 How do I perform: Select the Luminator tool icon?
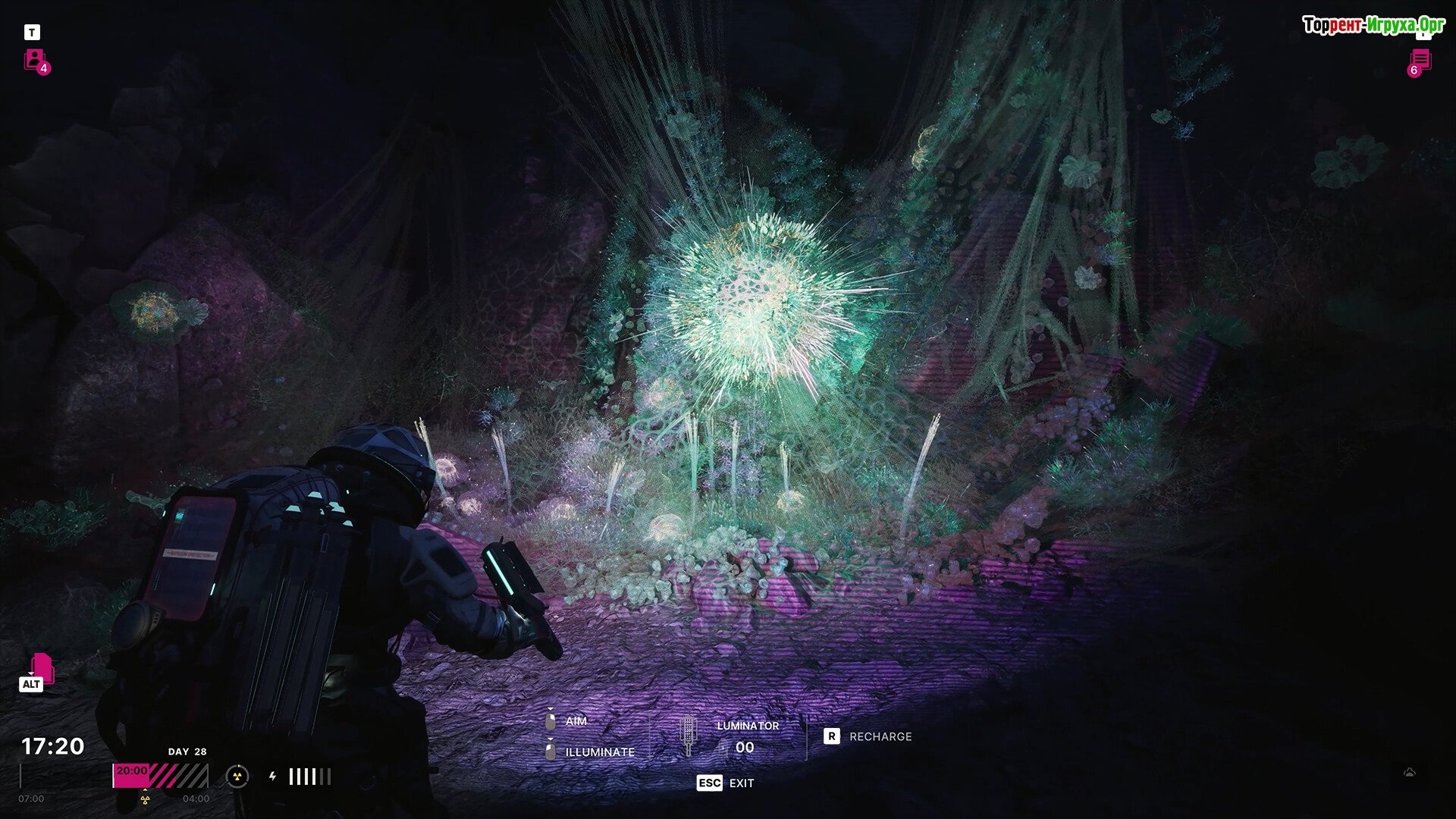[688, 735]
